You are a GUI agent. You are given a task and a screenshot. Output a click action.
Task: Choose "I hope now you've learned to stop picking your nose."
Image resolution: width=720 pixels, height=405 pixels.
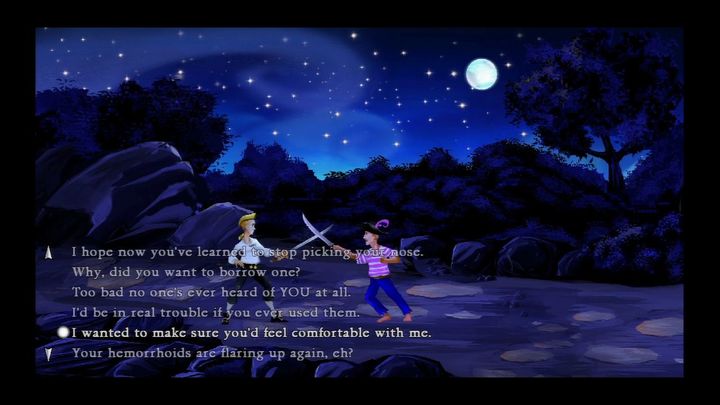(247, 252)
